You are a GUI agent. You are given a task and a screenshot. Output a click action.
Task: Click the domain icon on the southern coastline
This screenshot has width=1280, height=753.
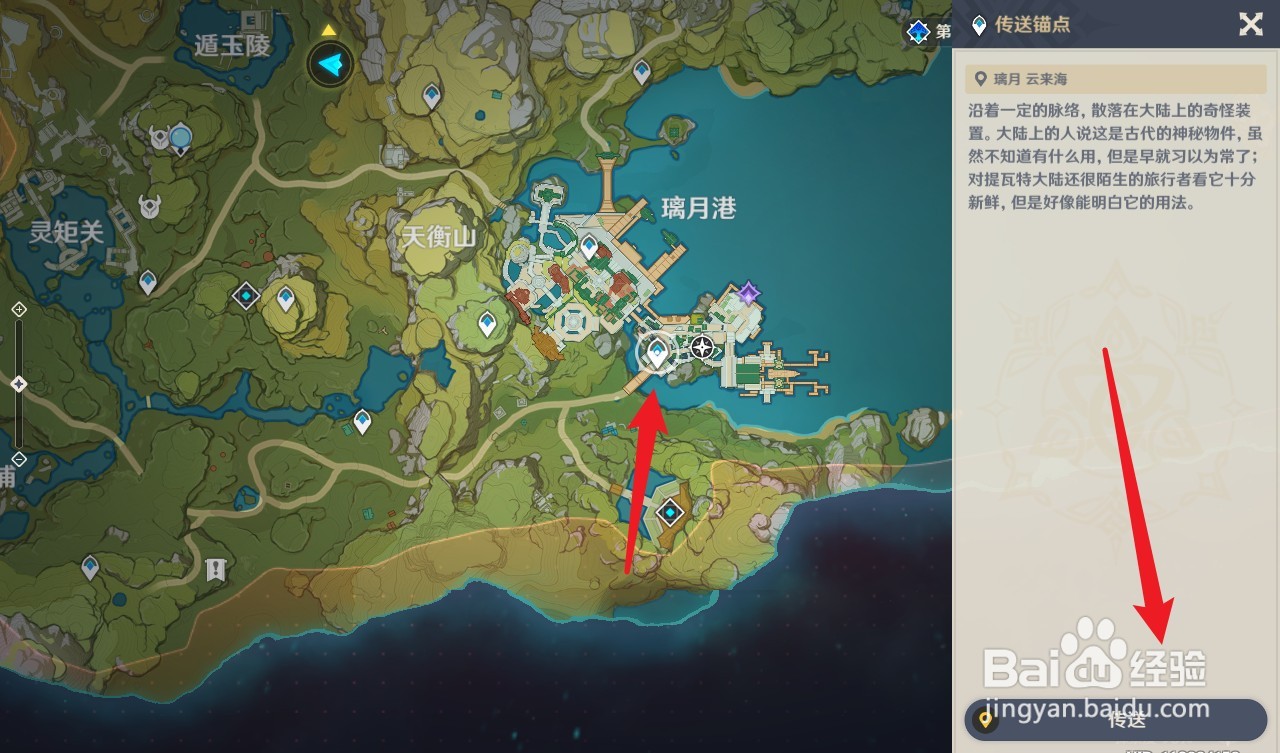tap(668, 512)
